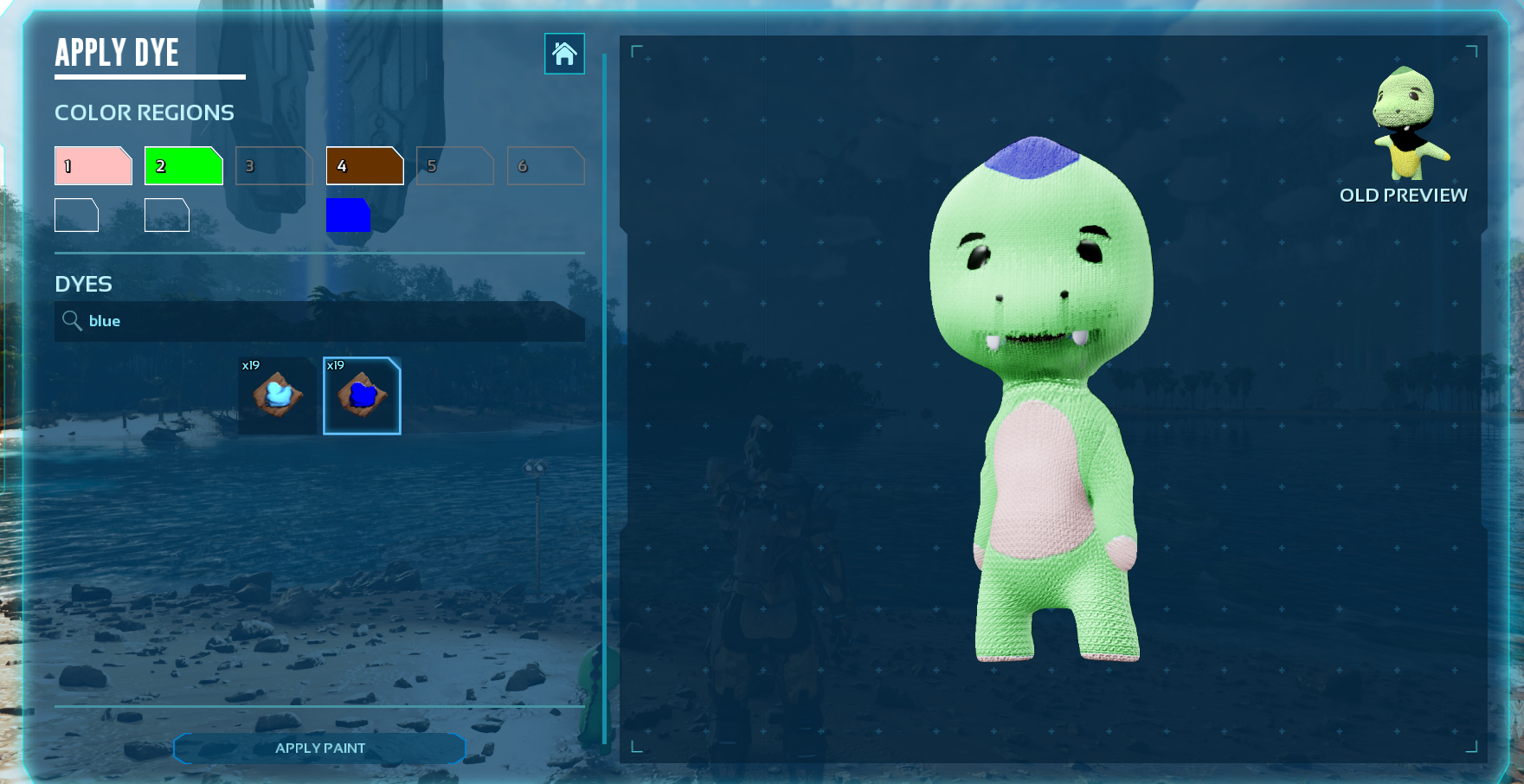Click the Old Preview thumbnail
This screenshot has height=784, width=1524.
(x=1409, y=124)
